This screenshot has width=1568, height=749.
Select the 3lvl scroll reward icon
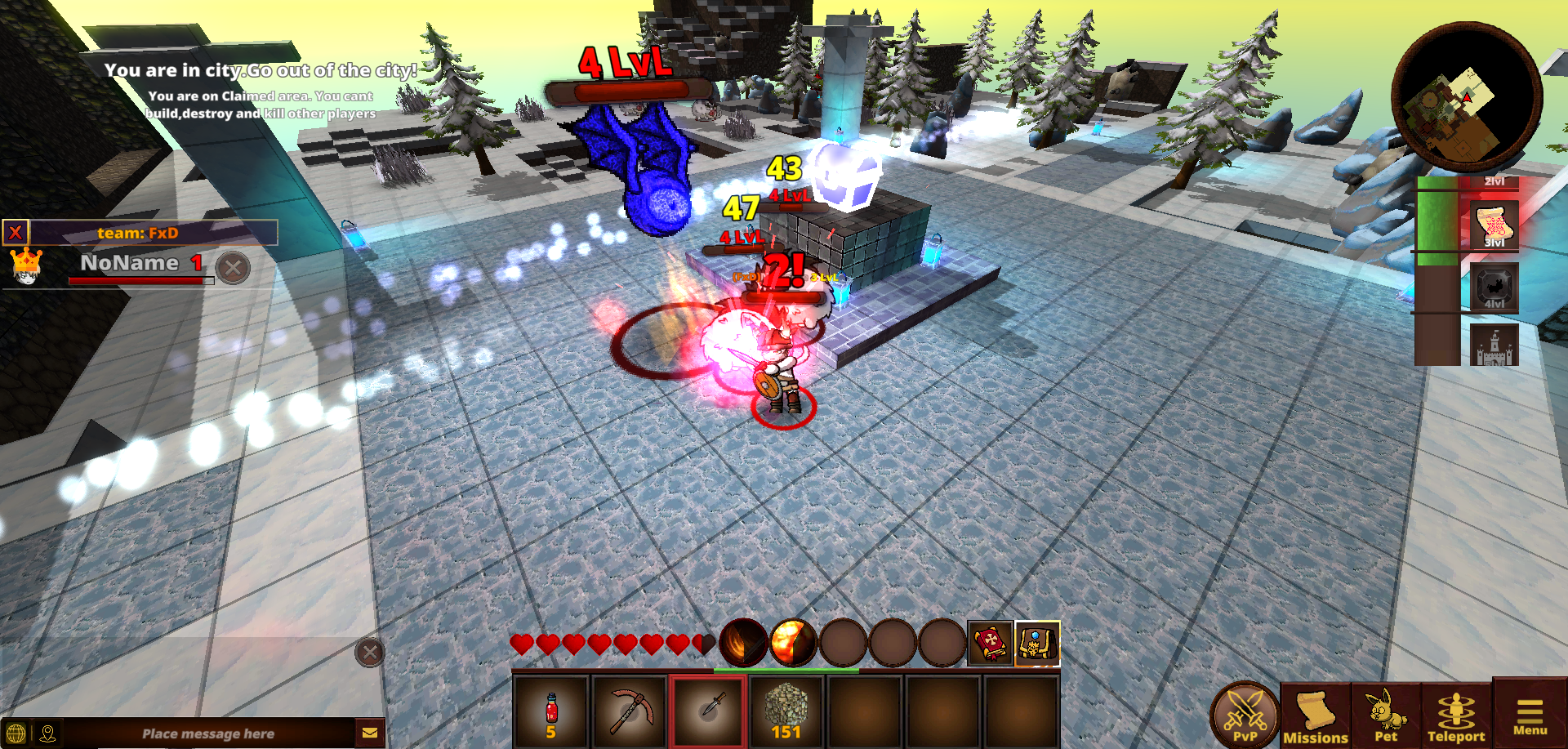coord(1494,225)
